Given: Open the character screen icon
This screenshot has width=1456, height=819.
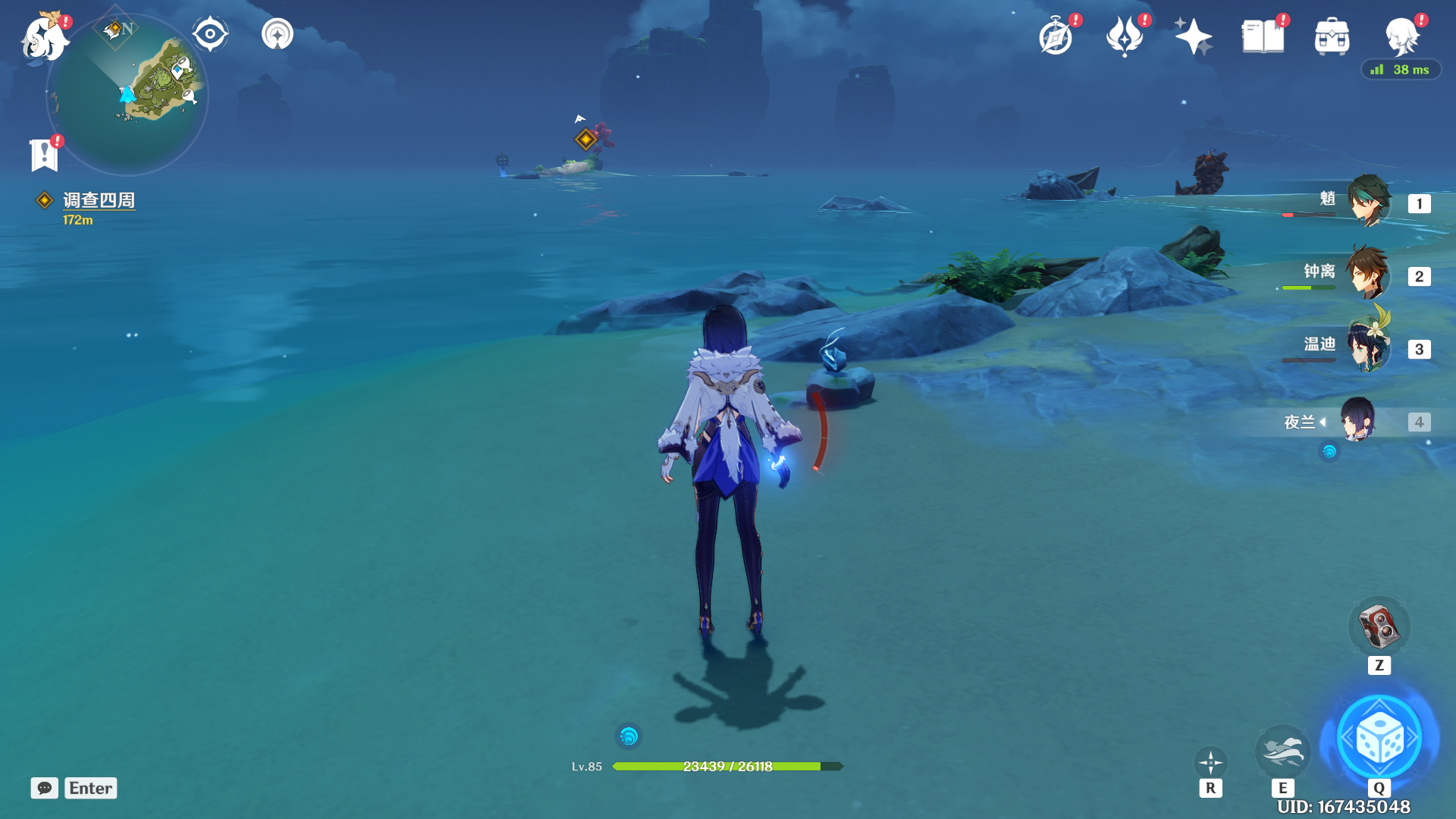Looking at the screenshot, I should pyautogui.click(x=1401, y=36).
